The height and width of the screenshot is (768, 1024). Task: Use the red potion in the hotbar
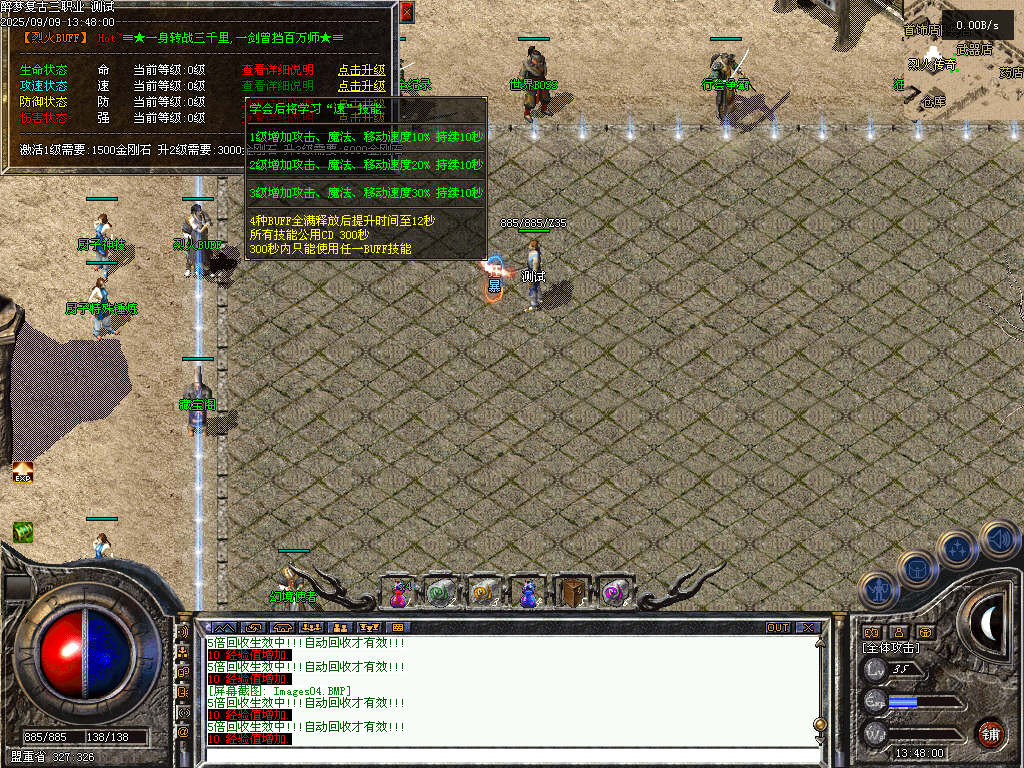point(399,593)
